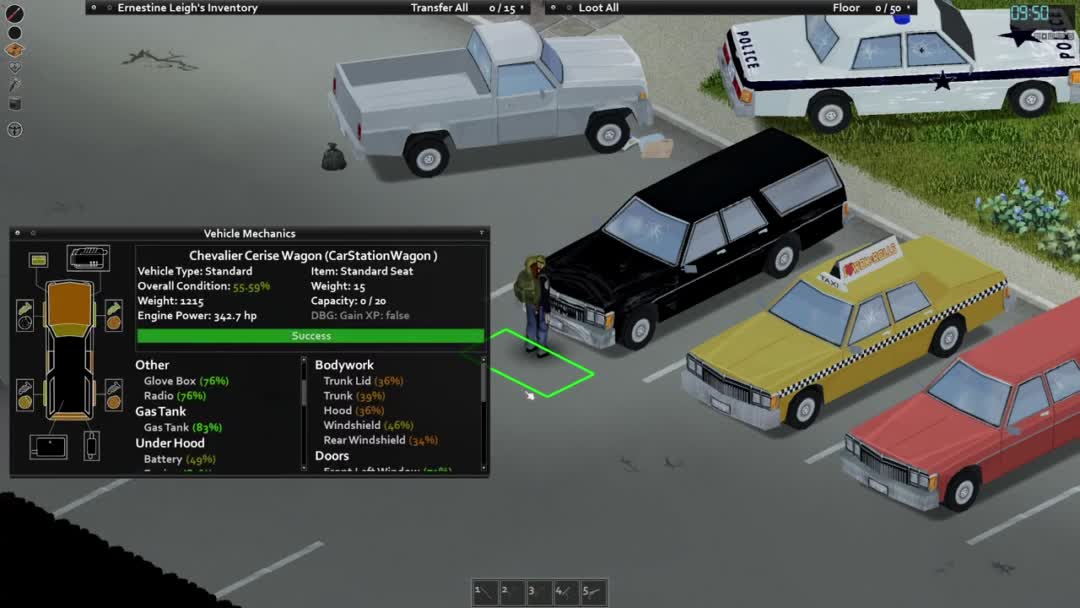
Task: Click Transfer All in the inventory
Action: pos(439,8)
